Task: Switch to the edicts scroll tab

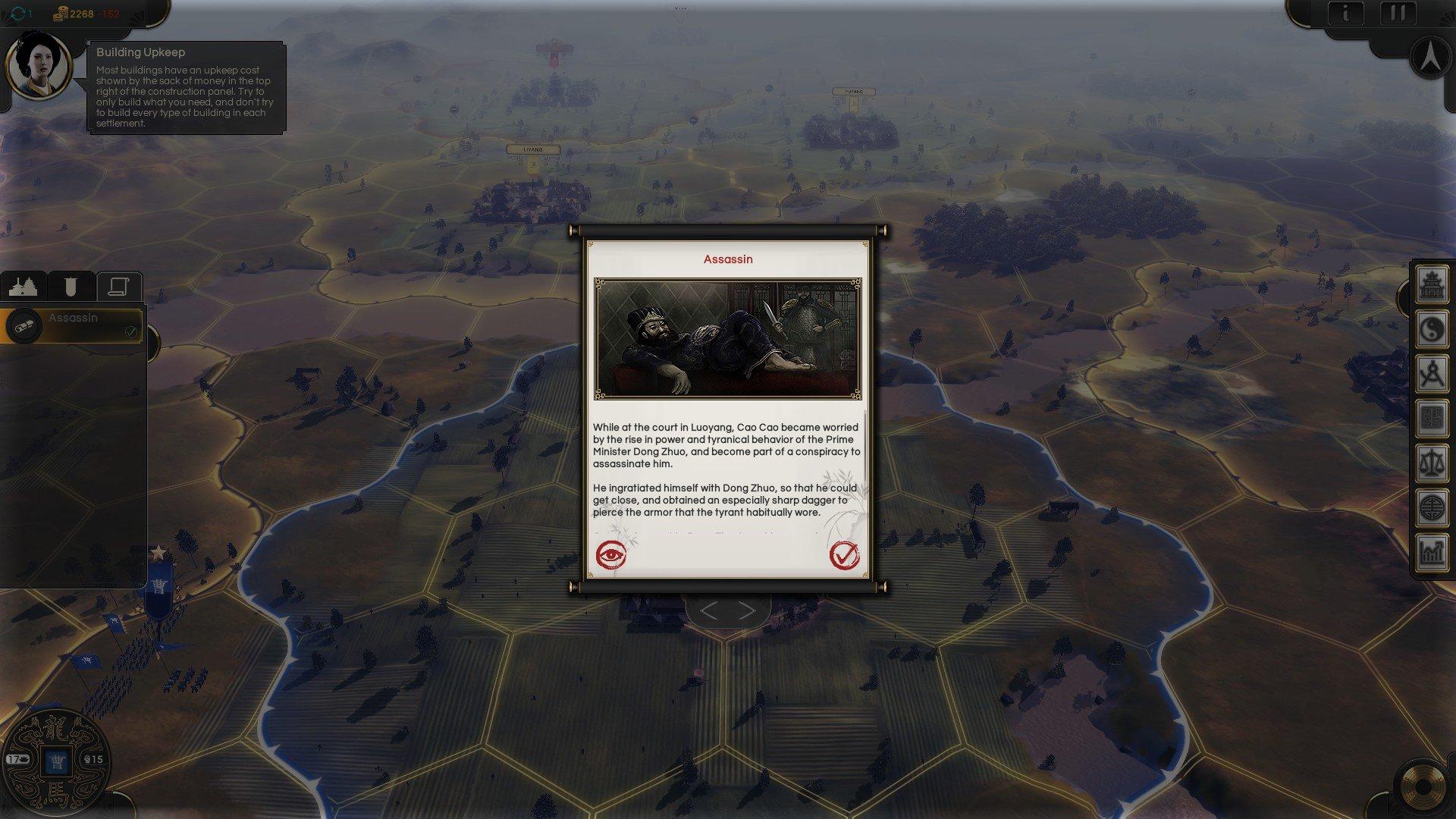Action: pyautogui.click(x=118, y=286)
